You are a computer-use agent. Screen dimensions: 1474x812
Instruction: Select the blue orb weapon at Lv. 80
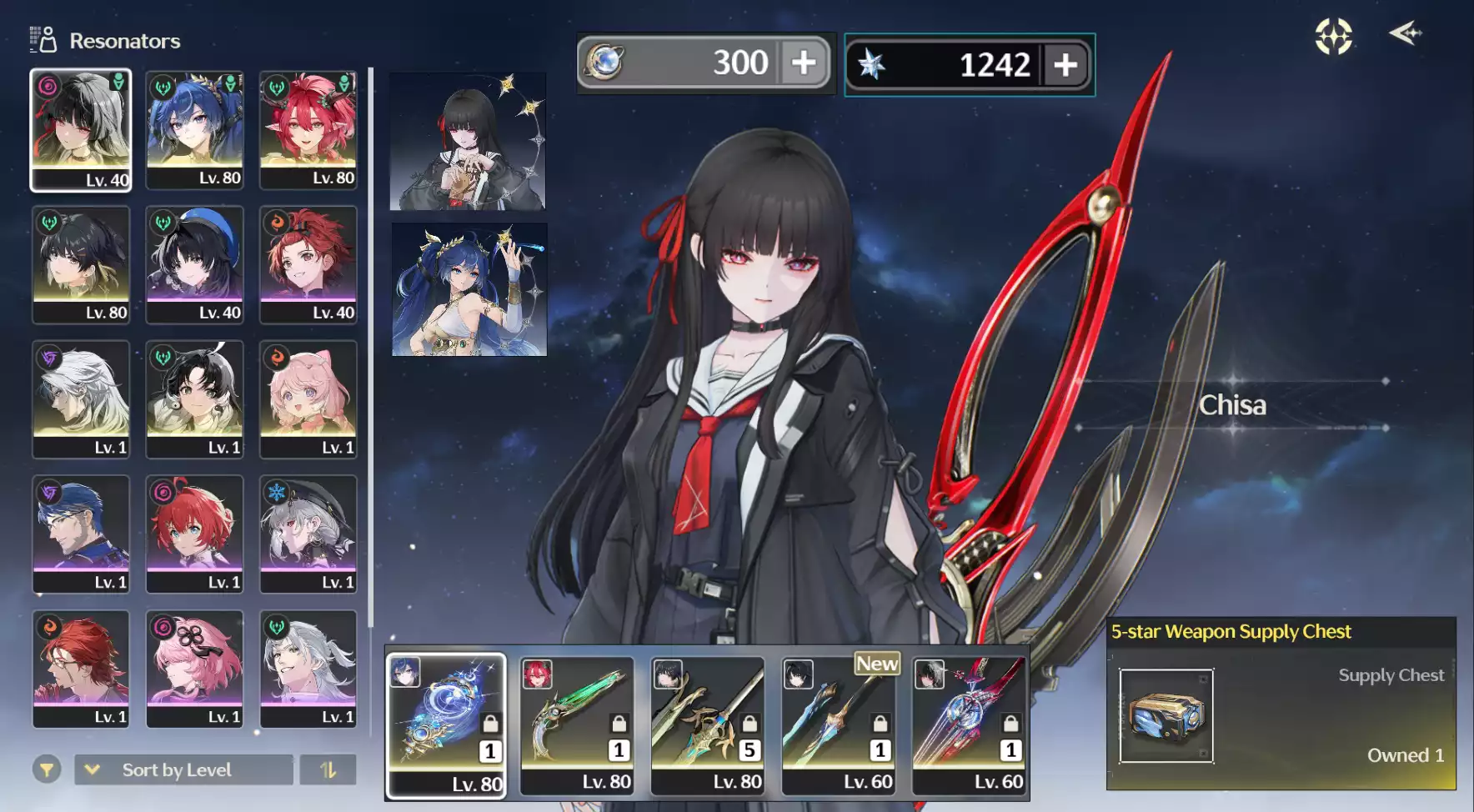click(446, 725)
